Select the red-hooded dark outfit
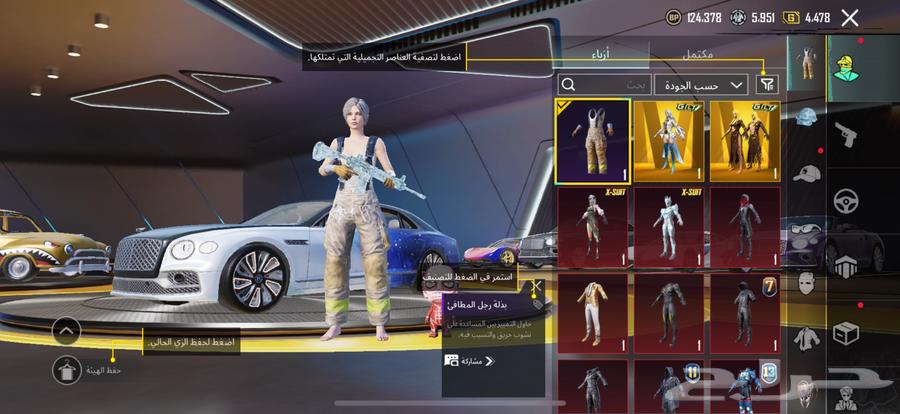900x414 pixels. coord(744,227)
